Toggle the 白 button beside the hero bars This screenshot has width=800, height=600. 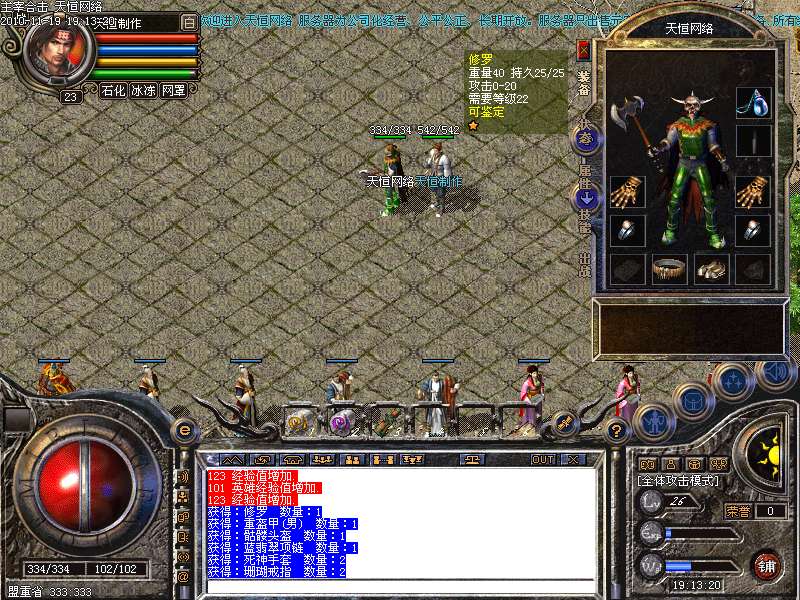point(189,22)
